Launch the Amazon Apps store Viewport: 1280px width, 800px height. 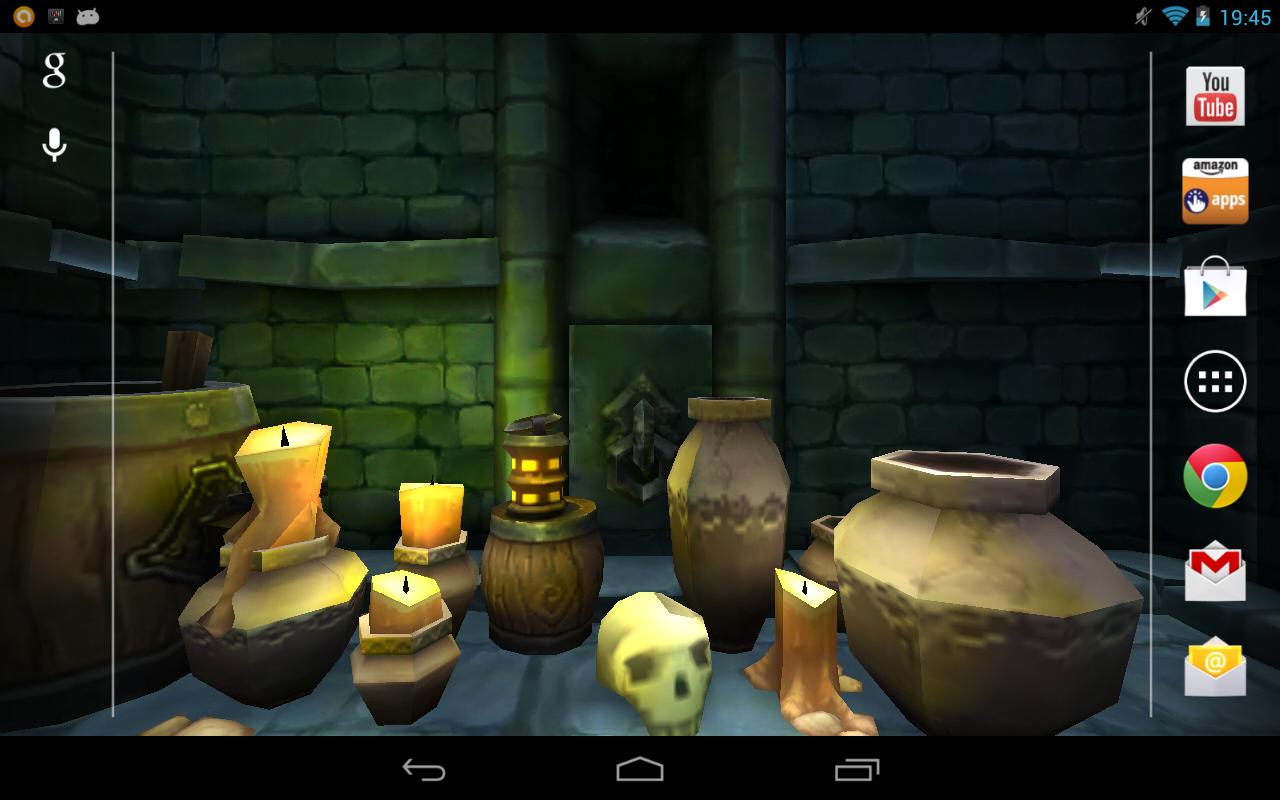click(1214, 189)
